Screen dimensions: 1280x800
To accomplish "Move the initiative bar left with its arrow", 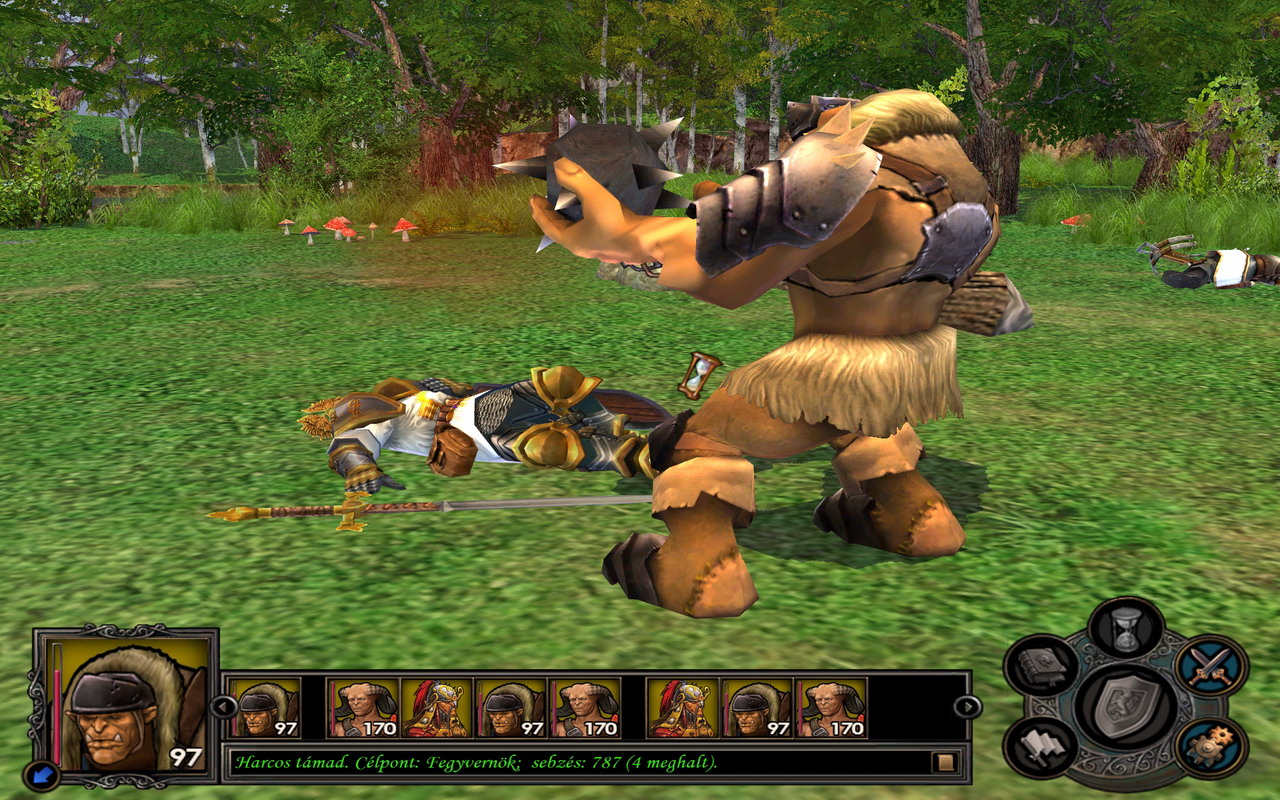I will 224,707.
